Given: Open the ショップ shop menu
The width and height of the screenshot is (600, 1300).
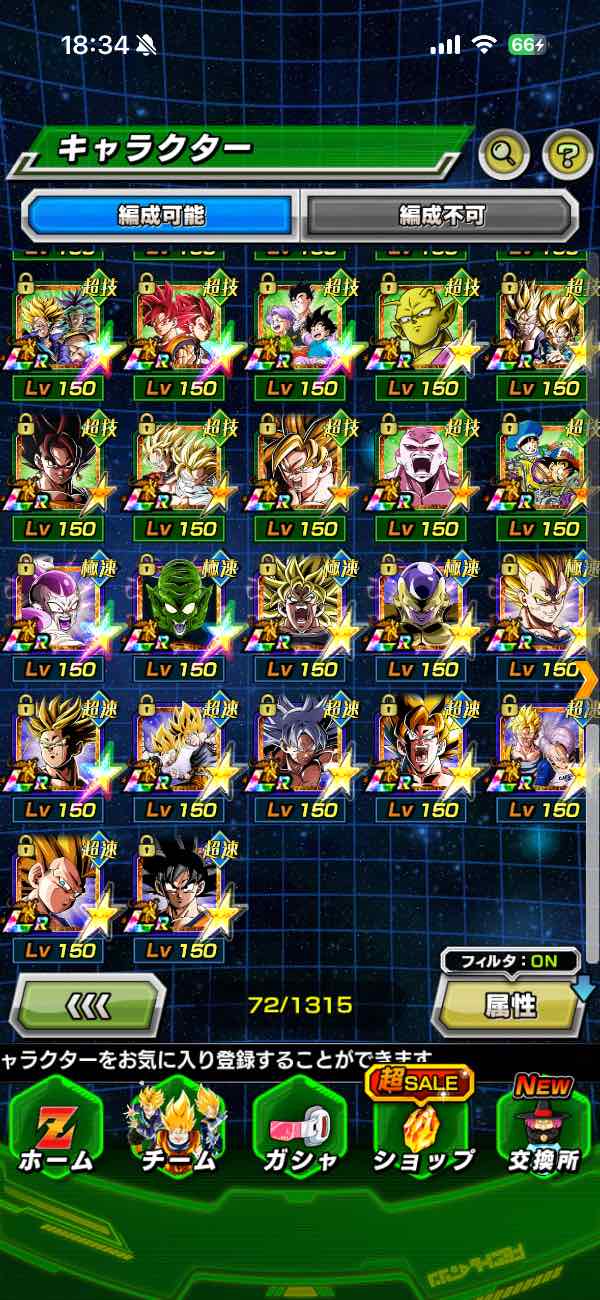Looking at the screenshot, I should [x=423, y=1128].
